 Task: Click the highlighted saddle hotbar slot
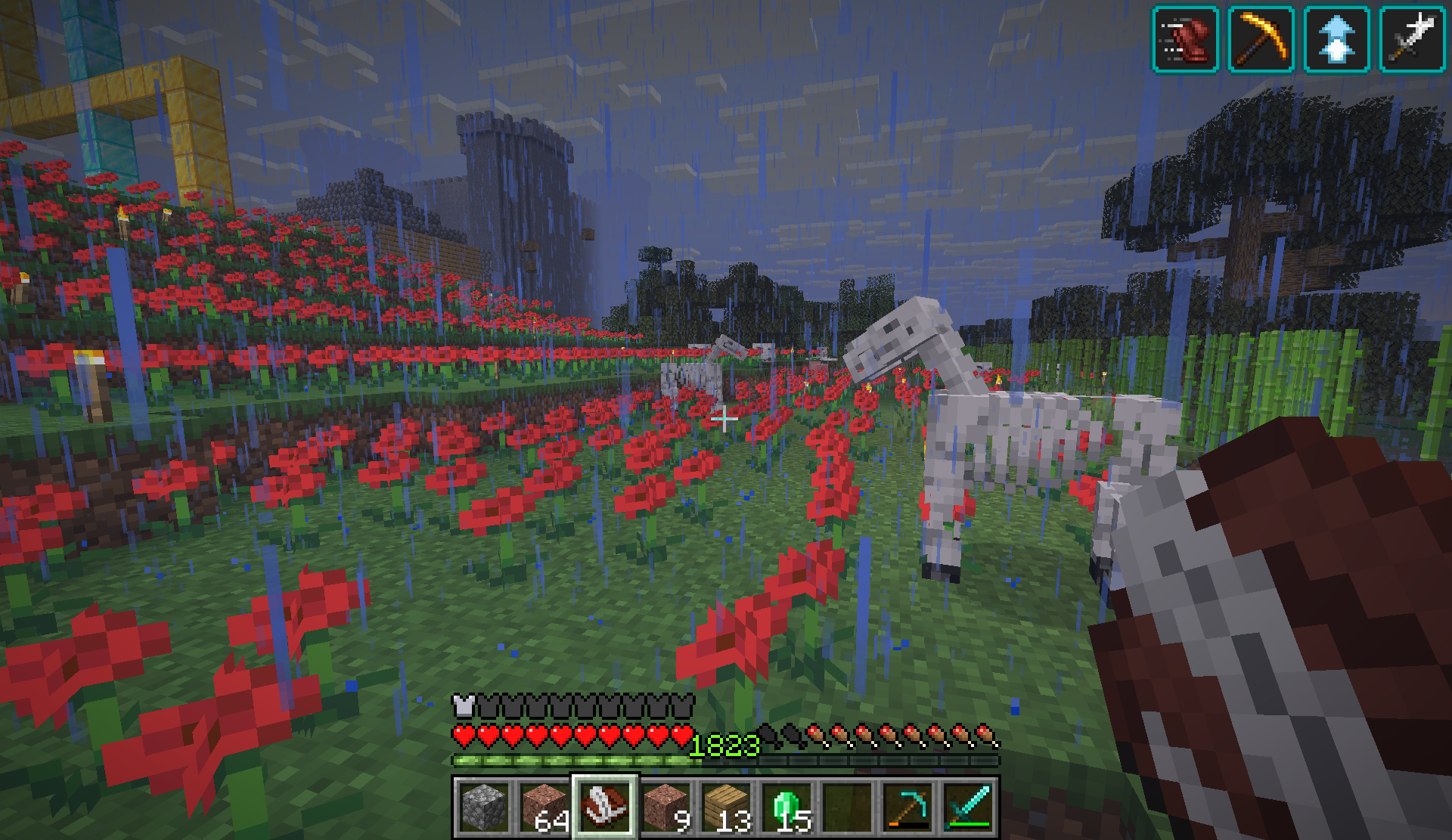(x=605, y=807)
